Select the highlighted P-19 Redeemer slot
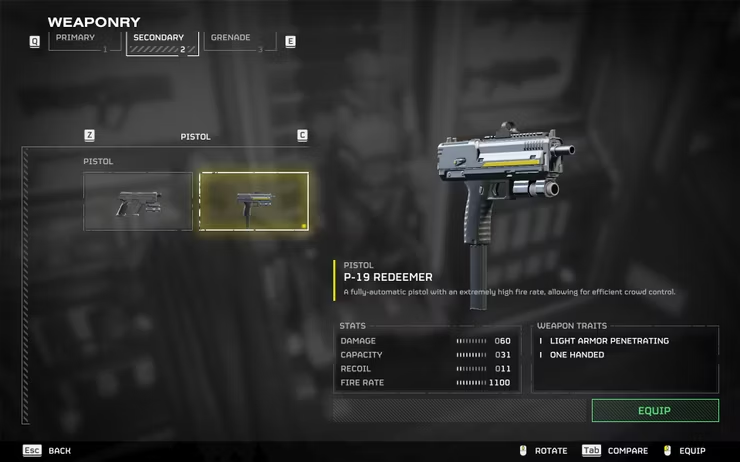The width and height of the screenshot is (740, 462). pos(254,201)
